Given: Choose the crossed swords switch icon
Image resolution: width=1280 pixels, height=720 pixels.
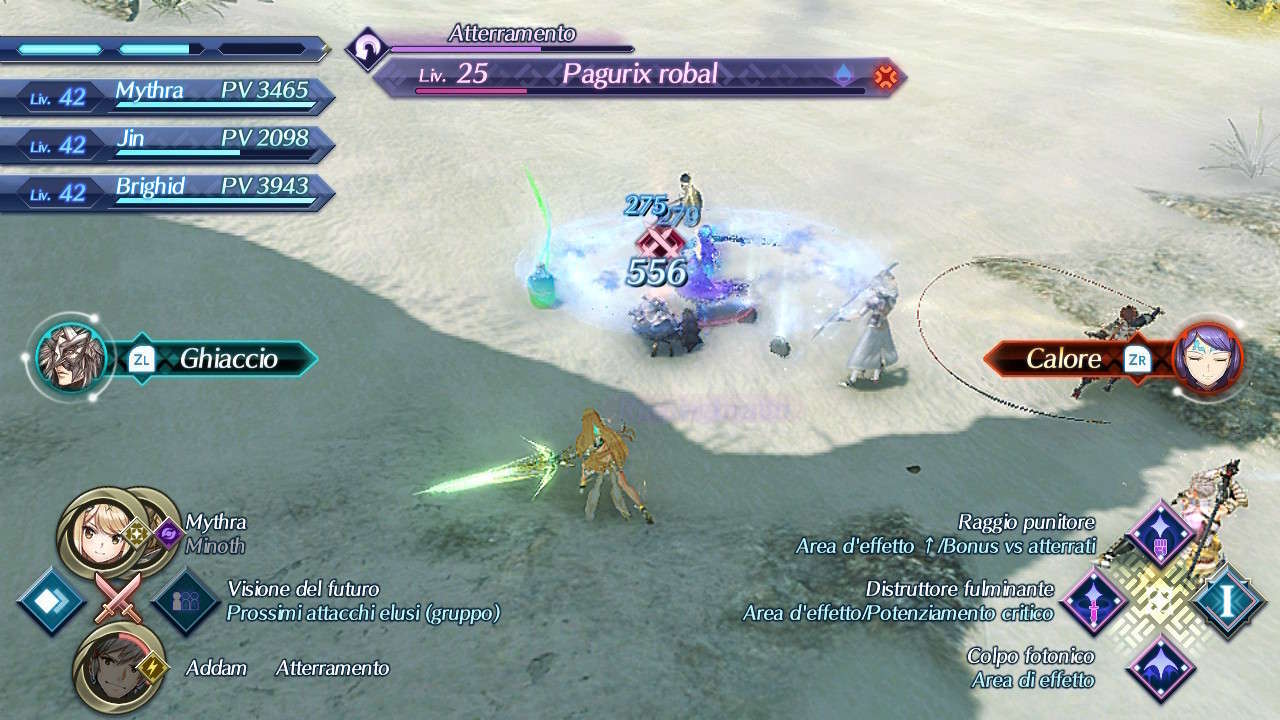Looking at the screenshot, I should point(118,601).
